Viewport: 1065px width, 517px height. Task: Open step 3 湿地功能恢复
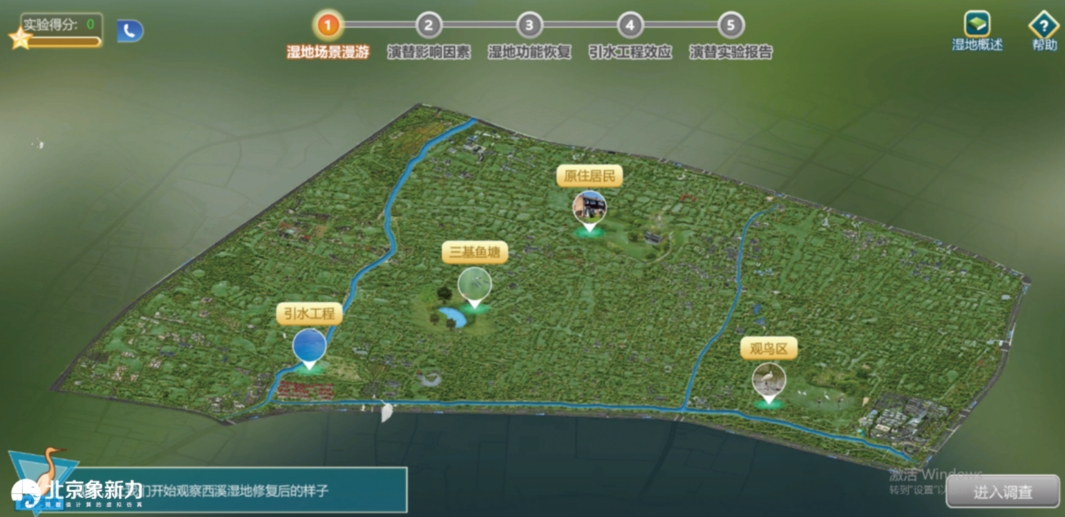point(529,26)
